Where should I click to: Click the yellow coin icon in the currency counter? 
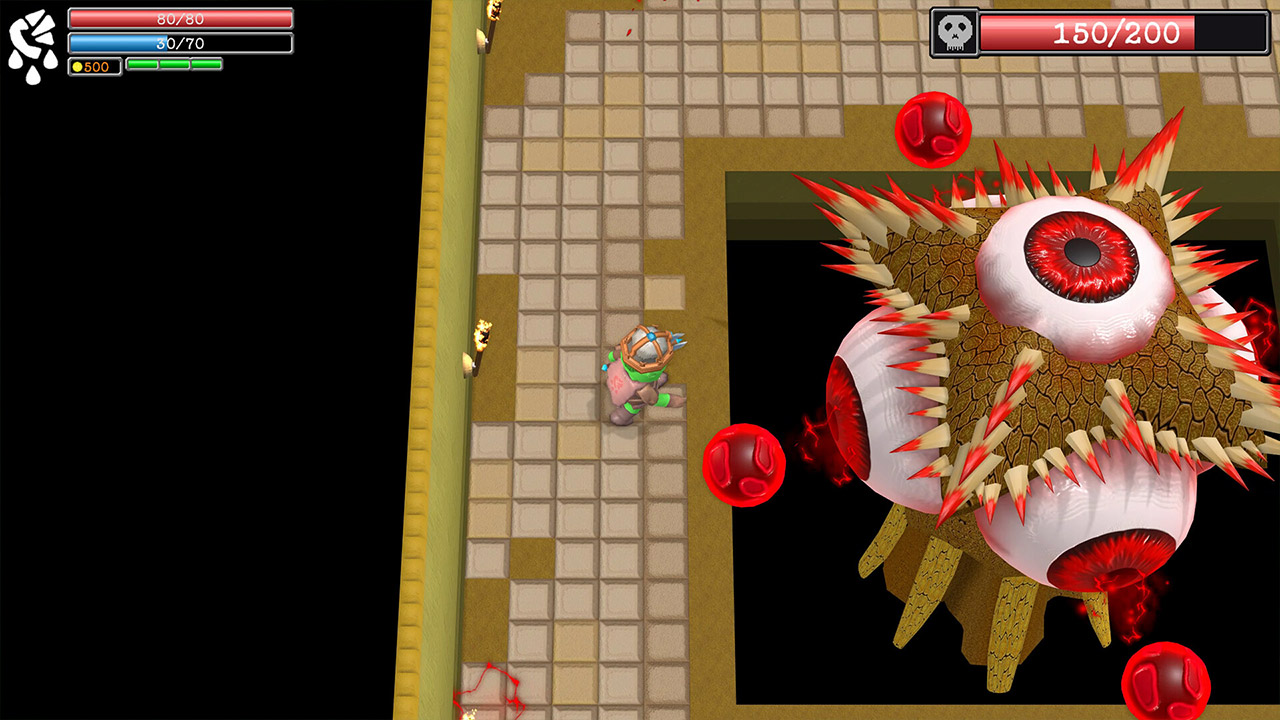pyautogui.click(x=77, y=64)
